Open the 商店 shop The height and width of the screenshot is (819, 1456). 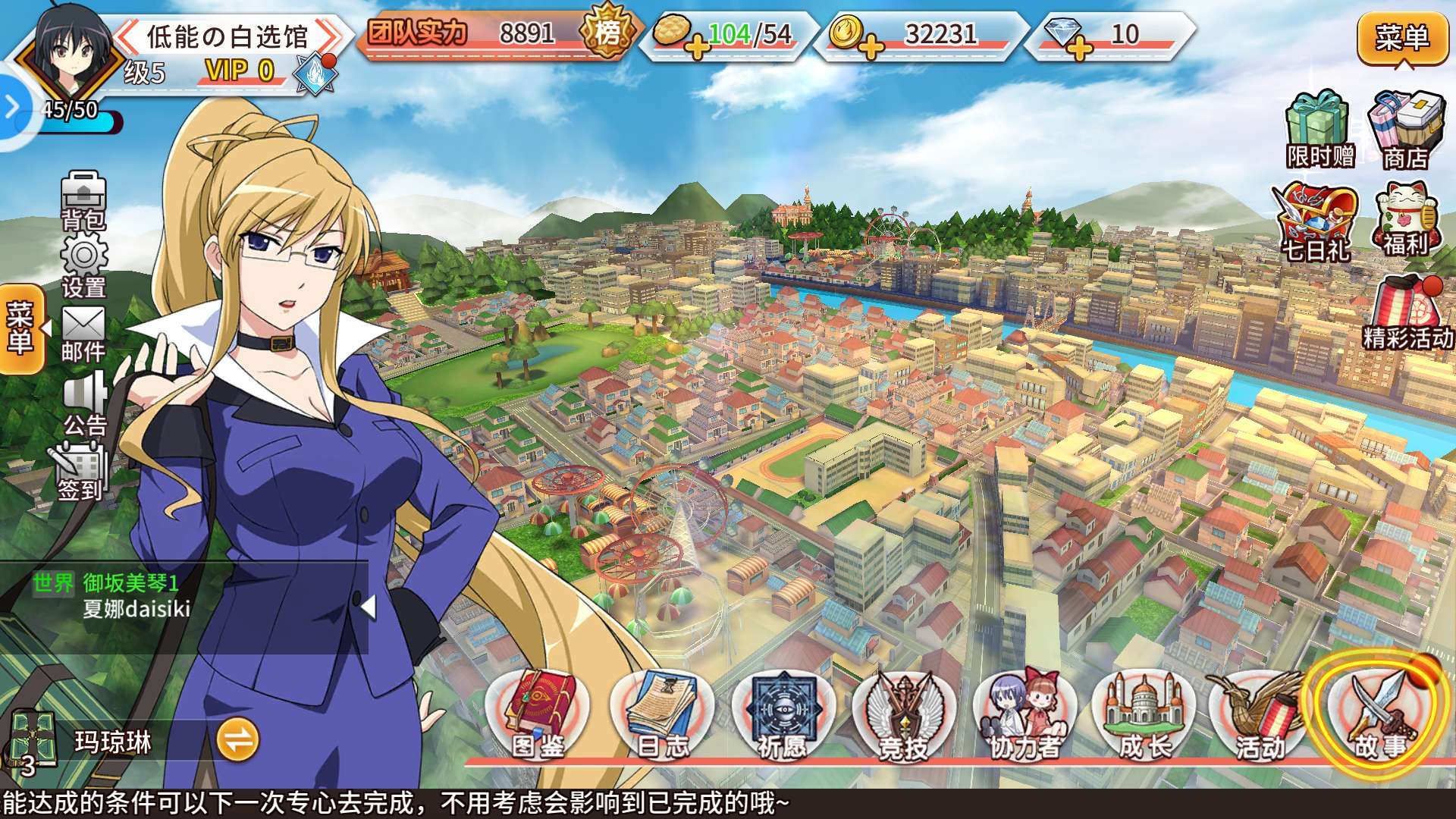coord(1405,130)
